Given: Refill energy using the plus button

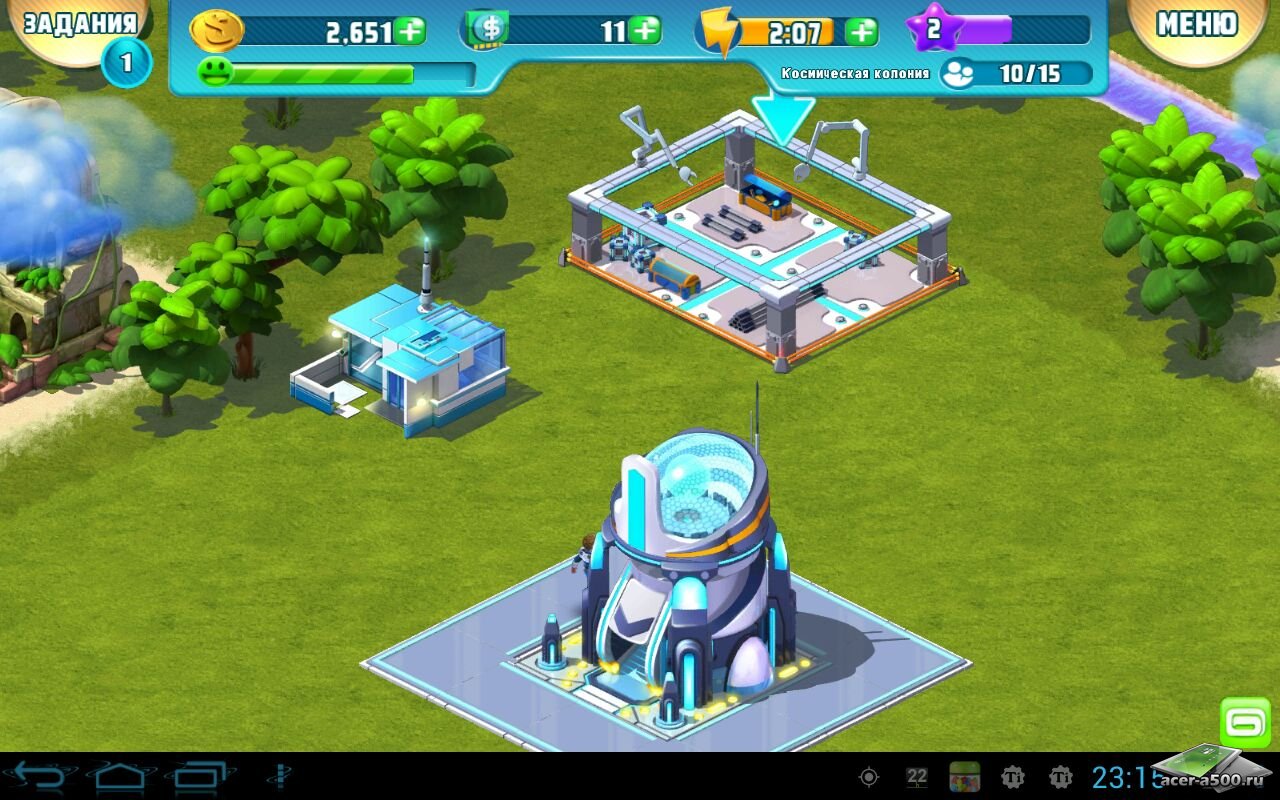Looking at the screenshot, I should click(x=861, y=31).
